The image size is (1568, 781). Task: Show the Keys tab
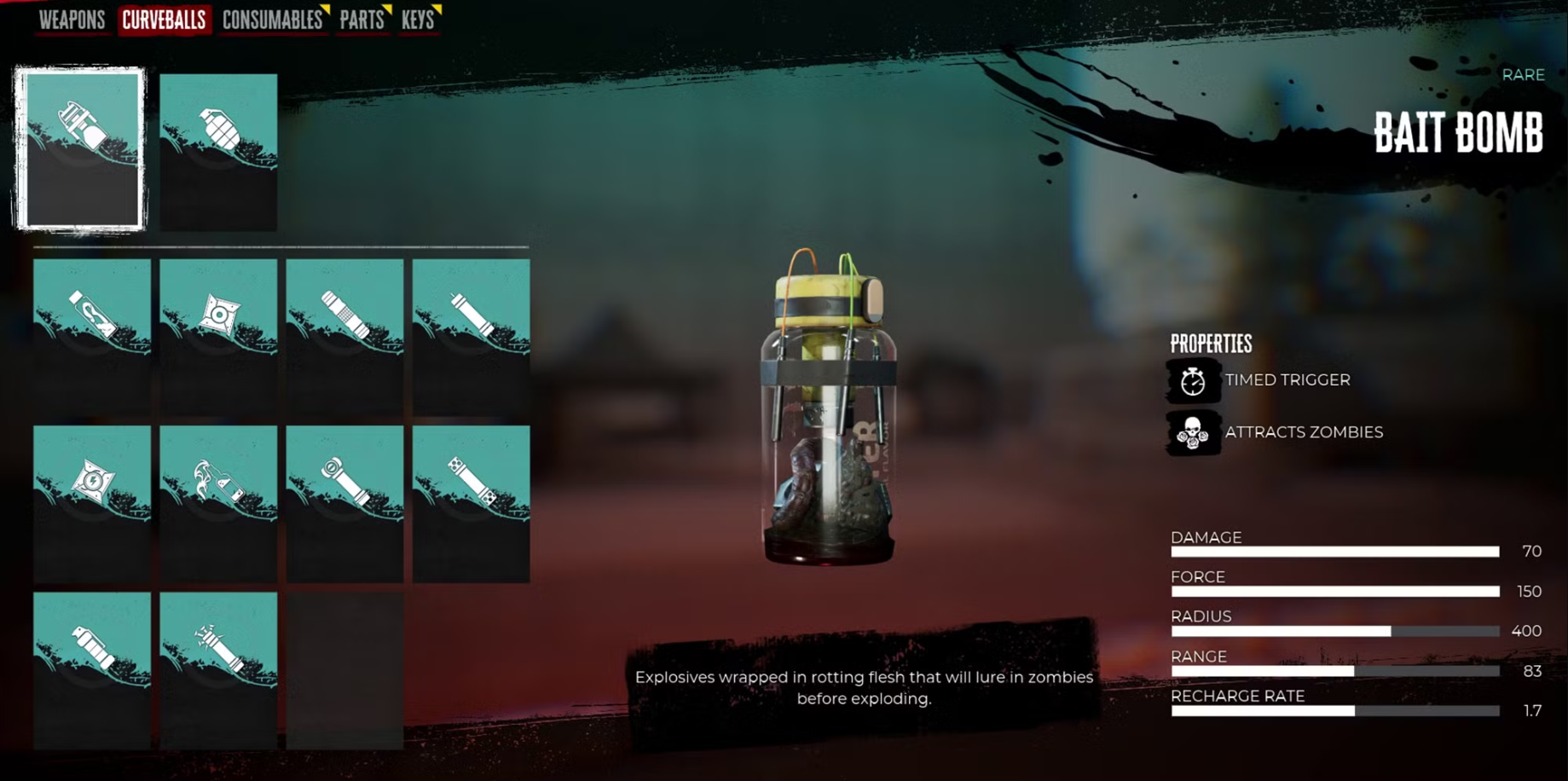[418, 20]
